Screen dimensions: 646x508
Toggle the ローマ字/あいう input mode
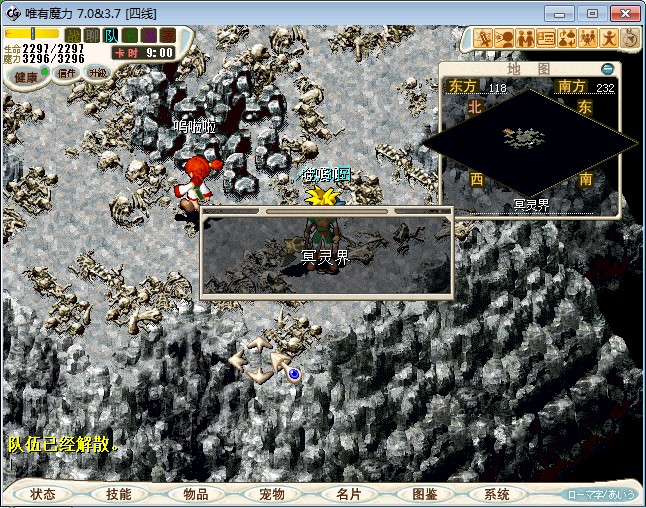(x=600, y=494)
